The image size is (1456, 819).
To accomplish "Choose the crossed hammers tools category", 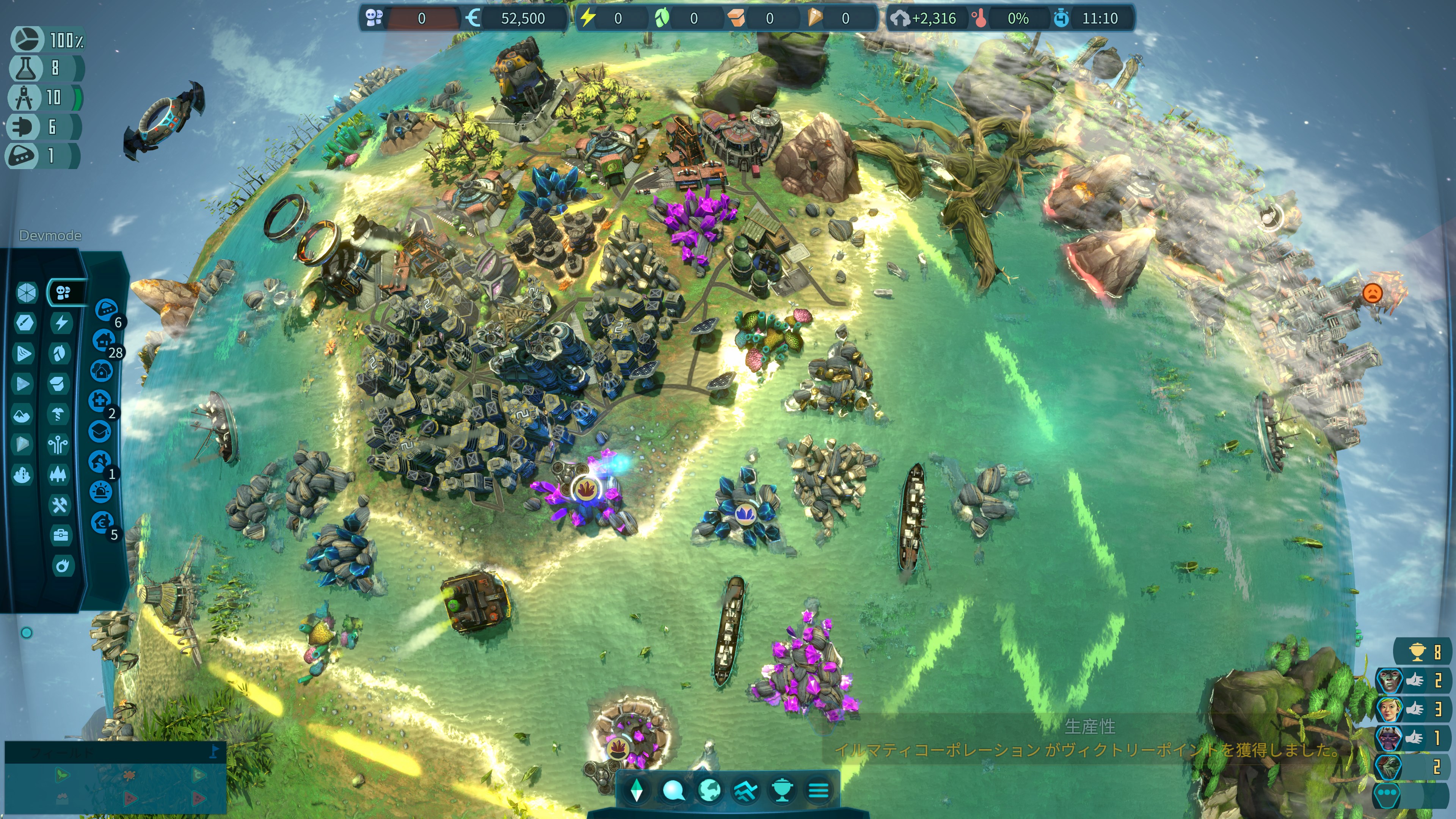I will tap(60, 505).
